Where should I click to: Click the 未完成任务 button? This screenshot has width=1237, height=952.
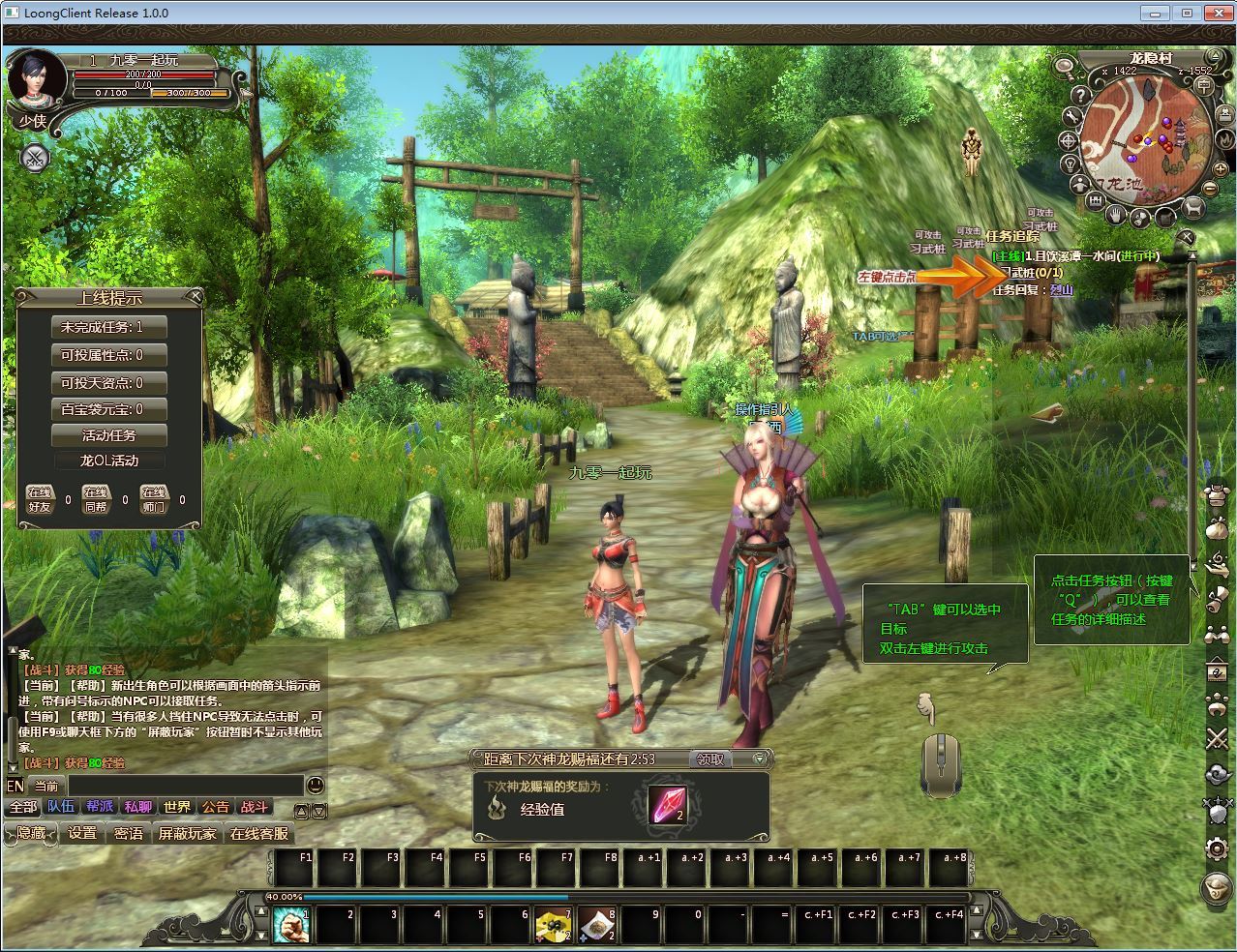coord(109,327)
